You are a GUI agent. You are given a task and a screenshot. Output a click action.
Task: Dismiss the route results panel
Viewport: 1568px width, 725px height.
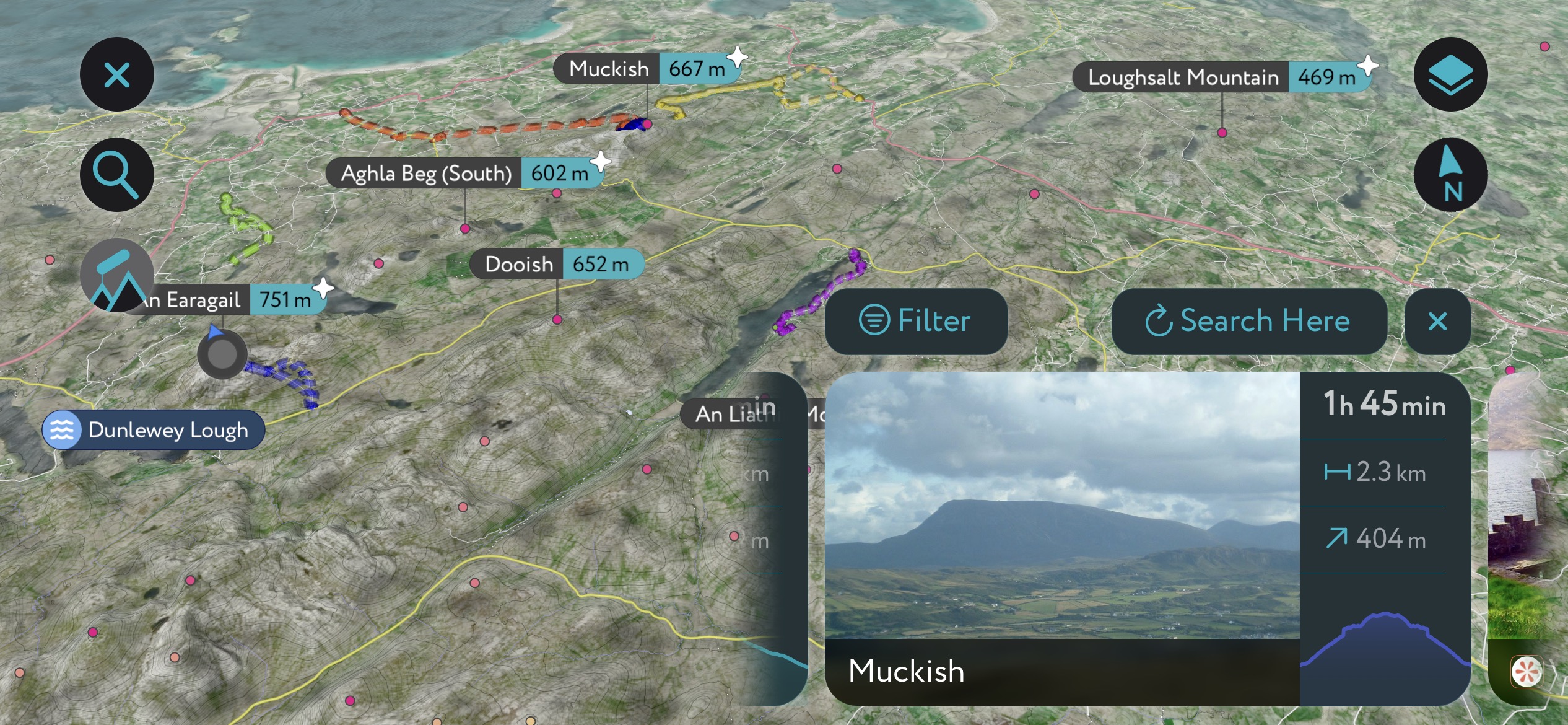[x=1437, y=321]
